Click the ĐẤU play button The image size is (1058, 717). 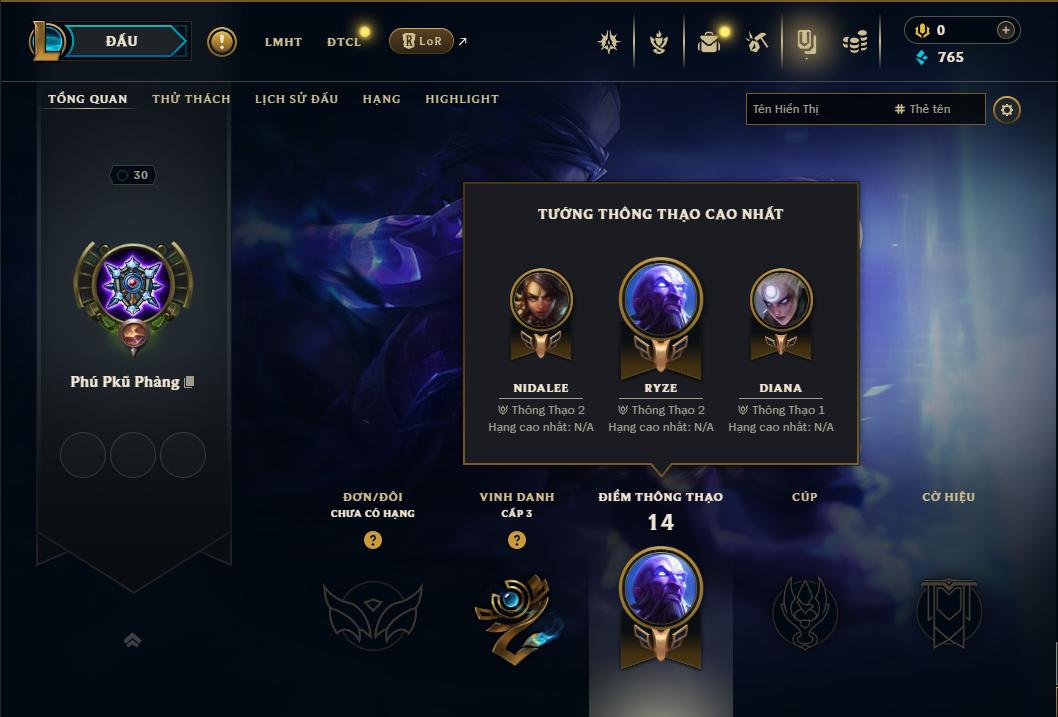click(x=122, y=41)
